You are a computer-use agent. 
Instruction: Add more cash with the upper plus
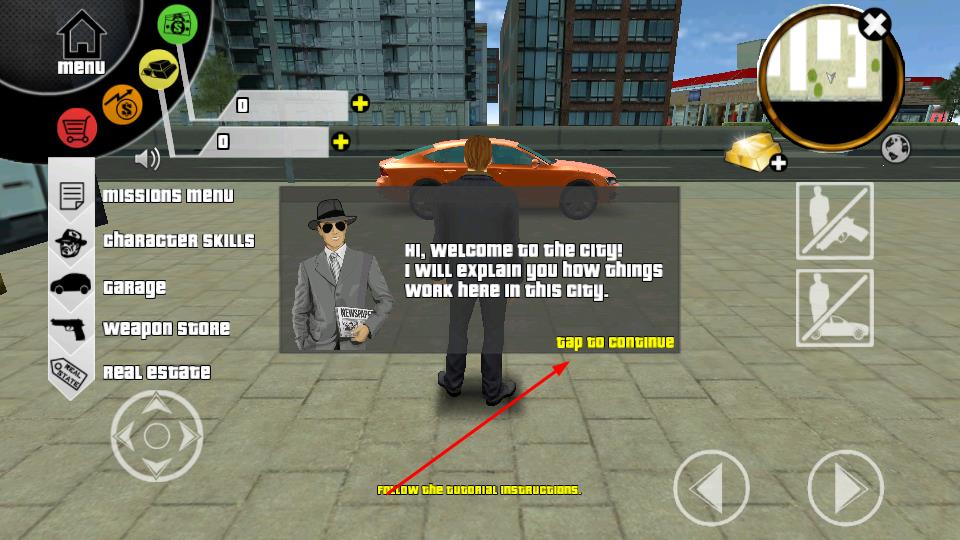click(360, 103)
